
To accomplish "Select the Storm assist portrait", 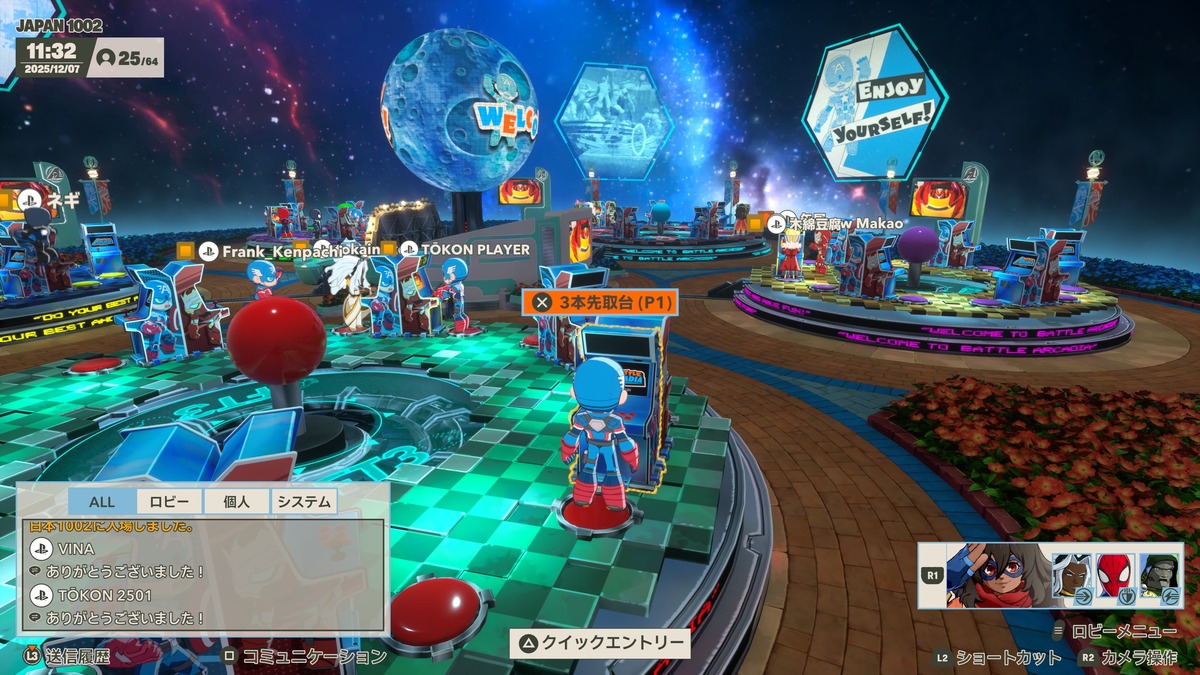I will [x=1071, y=577].
